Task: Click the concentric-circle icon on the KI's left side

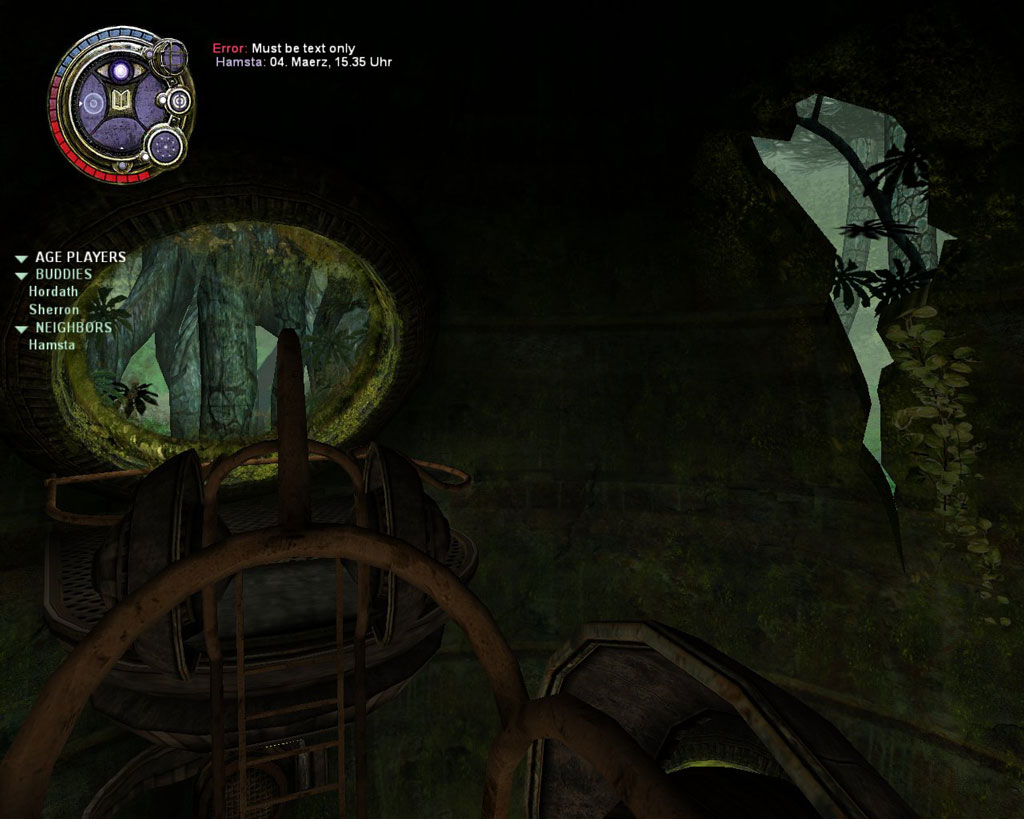Action: [92, 102]
